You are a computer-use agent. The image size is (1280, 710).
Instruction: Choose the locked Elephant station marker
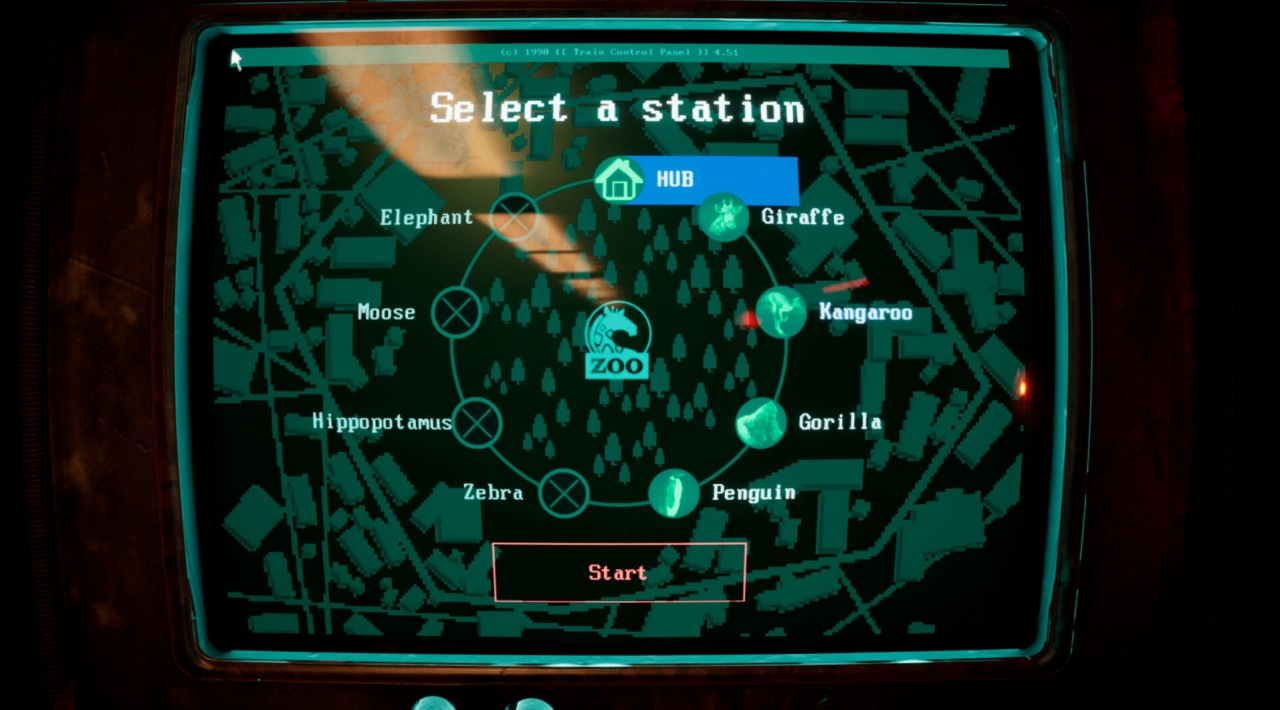pos(515,216)
